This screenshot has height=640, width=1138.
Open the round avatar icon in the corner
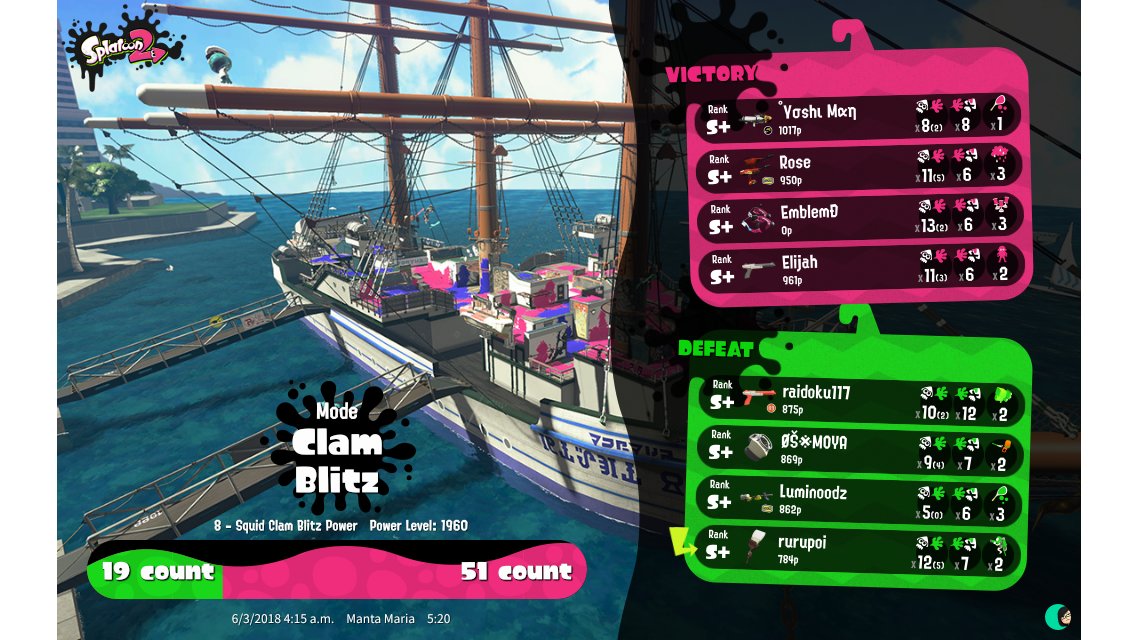point(1058,616)
